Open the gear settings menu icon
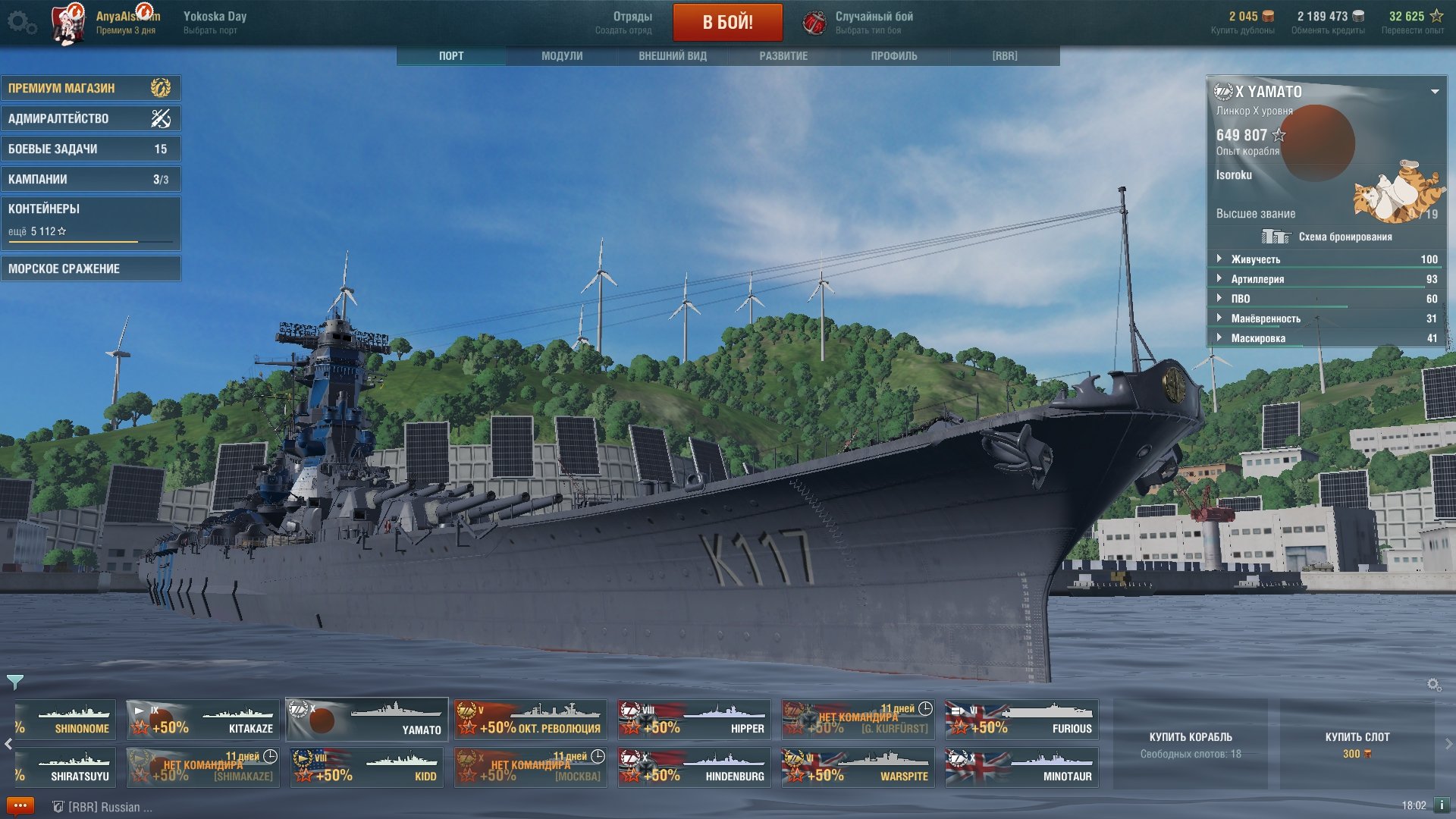 coord(20,22)
